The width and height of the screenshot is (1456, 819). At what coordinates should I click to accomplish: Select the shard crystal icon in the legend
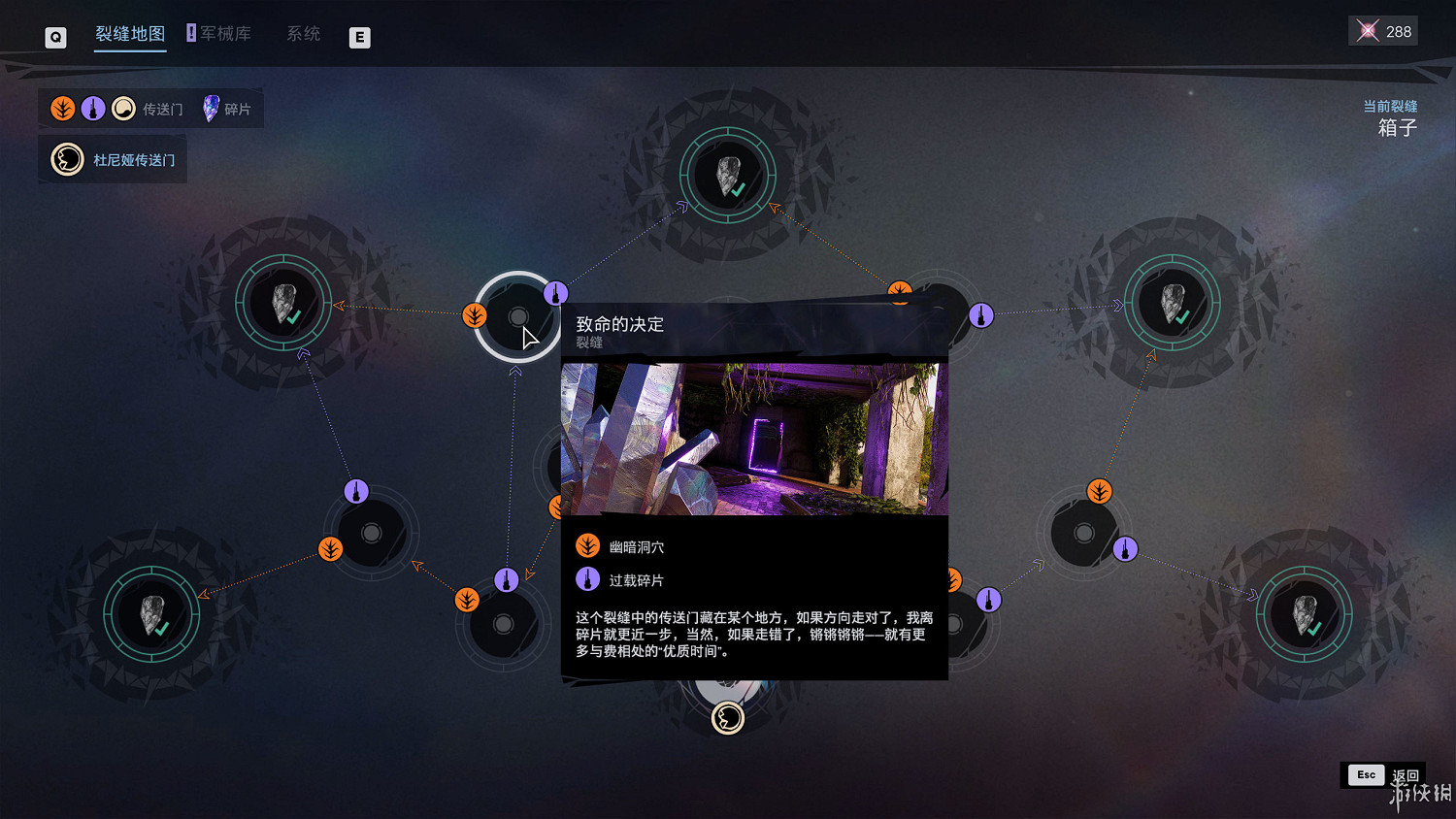[x=209, y=108]
